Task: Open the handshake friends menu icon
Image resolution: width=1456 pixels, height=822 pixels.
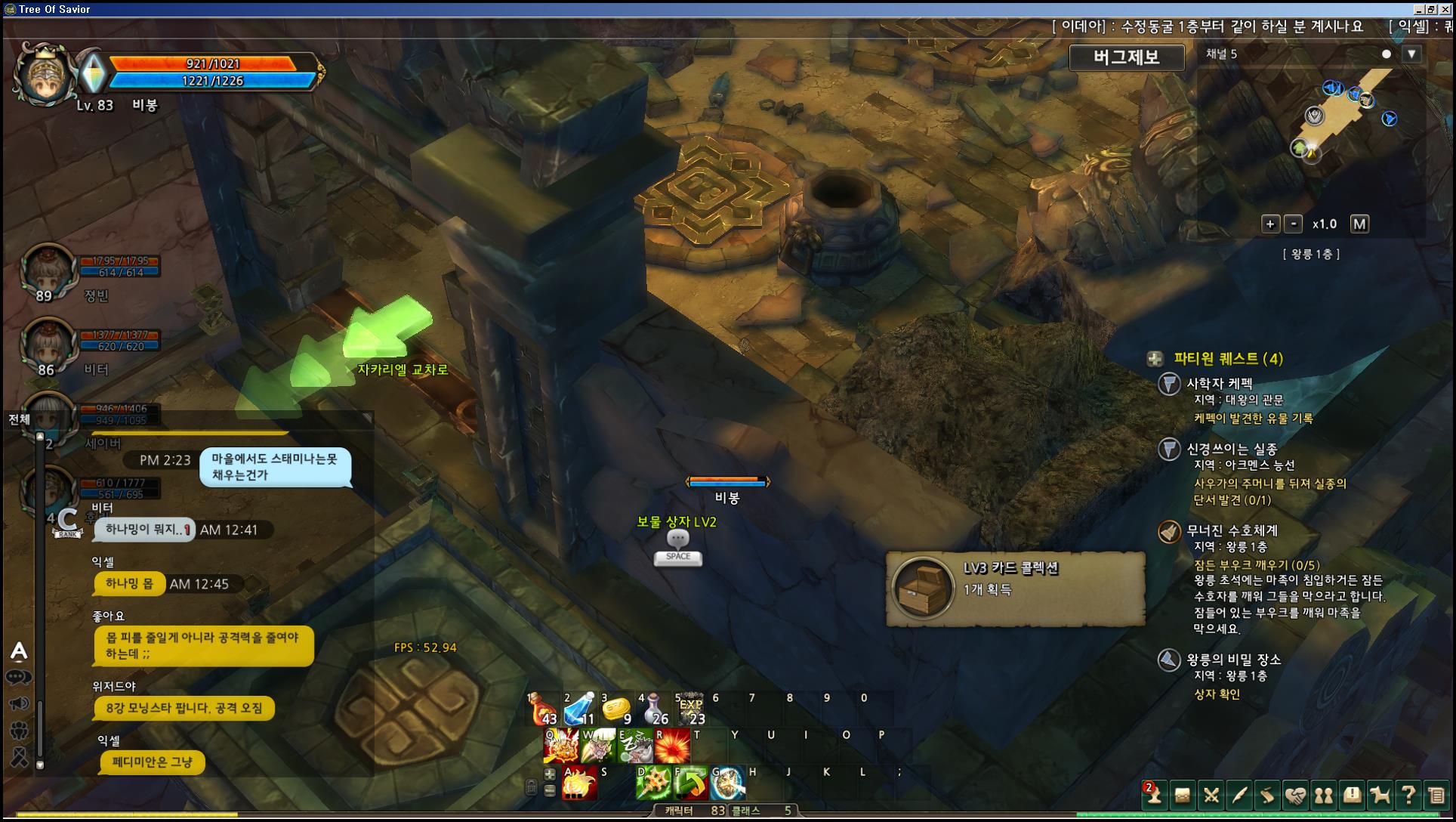Action: tap(1296, 796)
